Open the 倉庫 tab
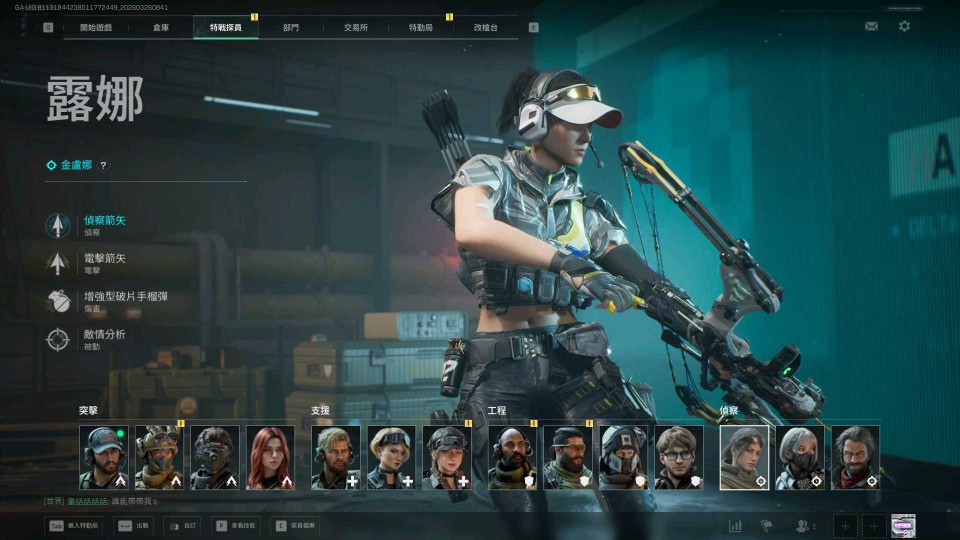Image resolution: width=960 pixels, height=540 pixels. [x=161, y=28]
